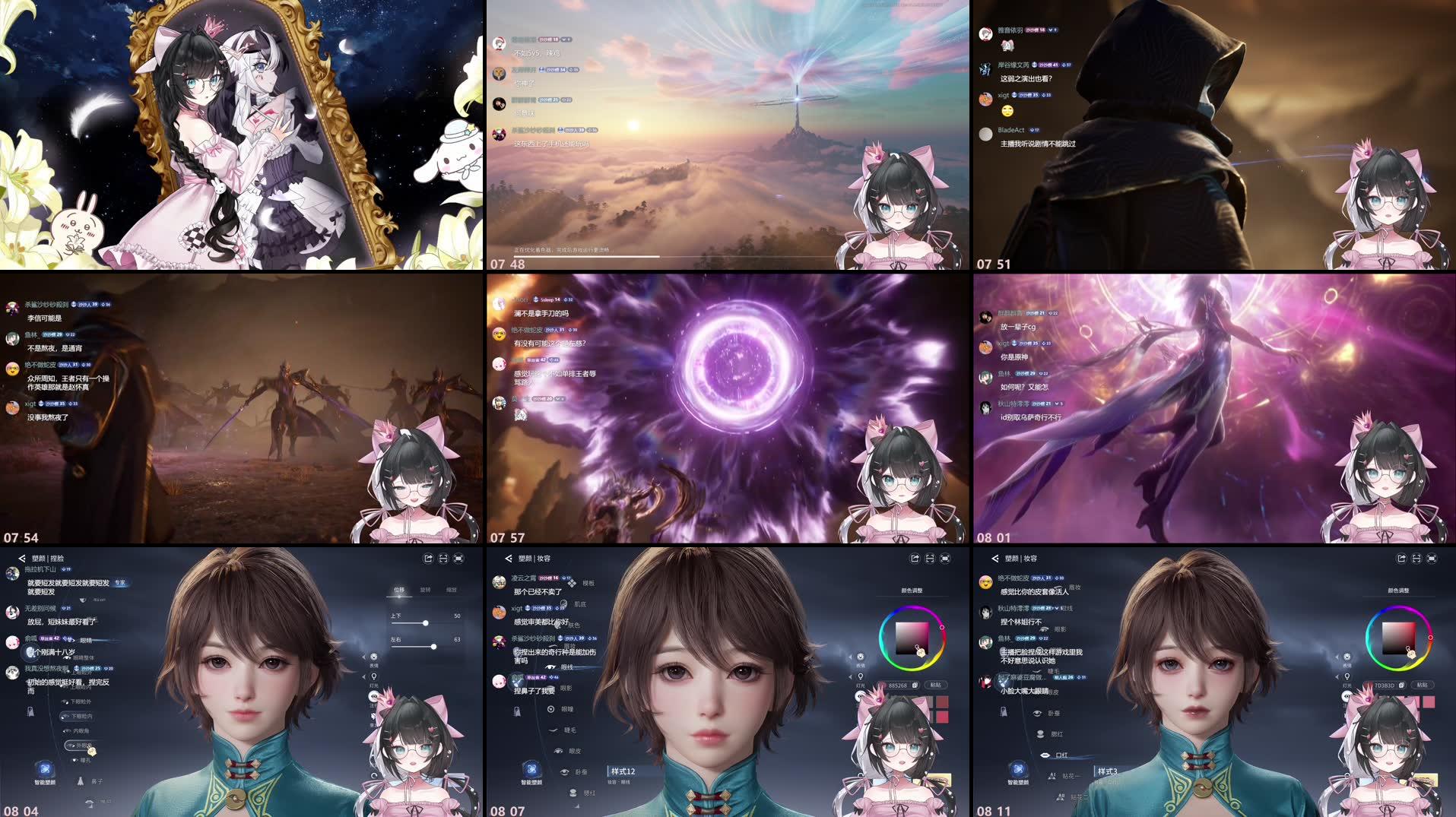Select the 睫毛 eyelash icon in makeup list
The width and height of the screenshot is (1456, 817).
click(x=553, y=728)
